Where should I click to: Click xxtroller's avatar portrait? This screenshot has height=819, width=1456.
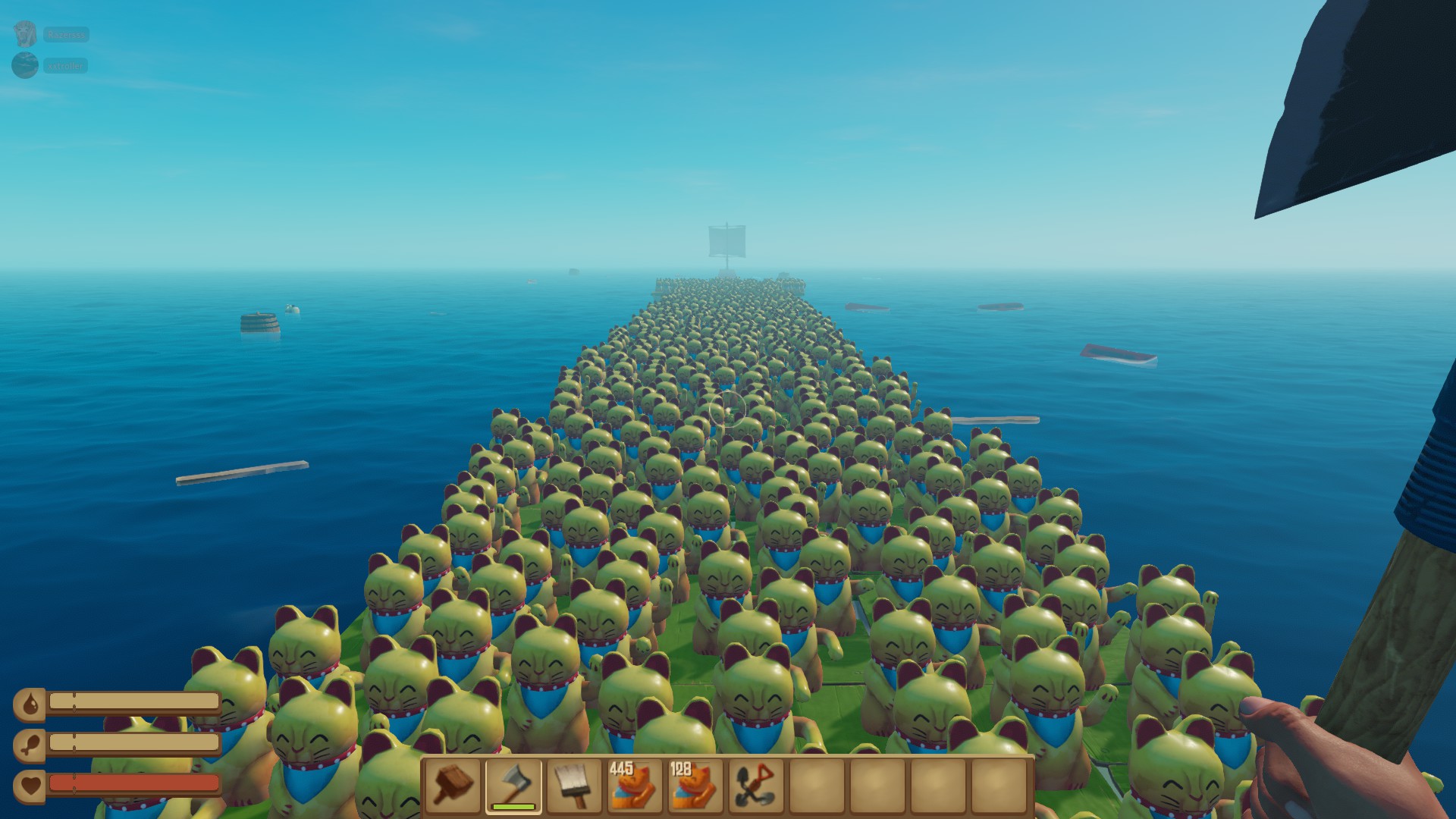[x=25, y=64]
